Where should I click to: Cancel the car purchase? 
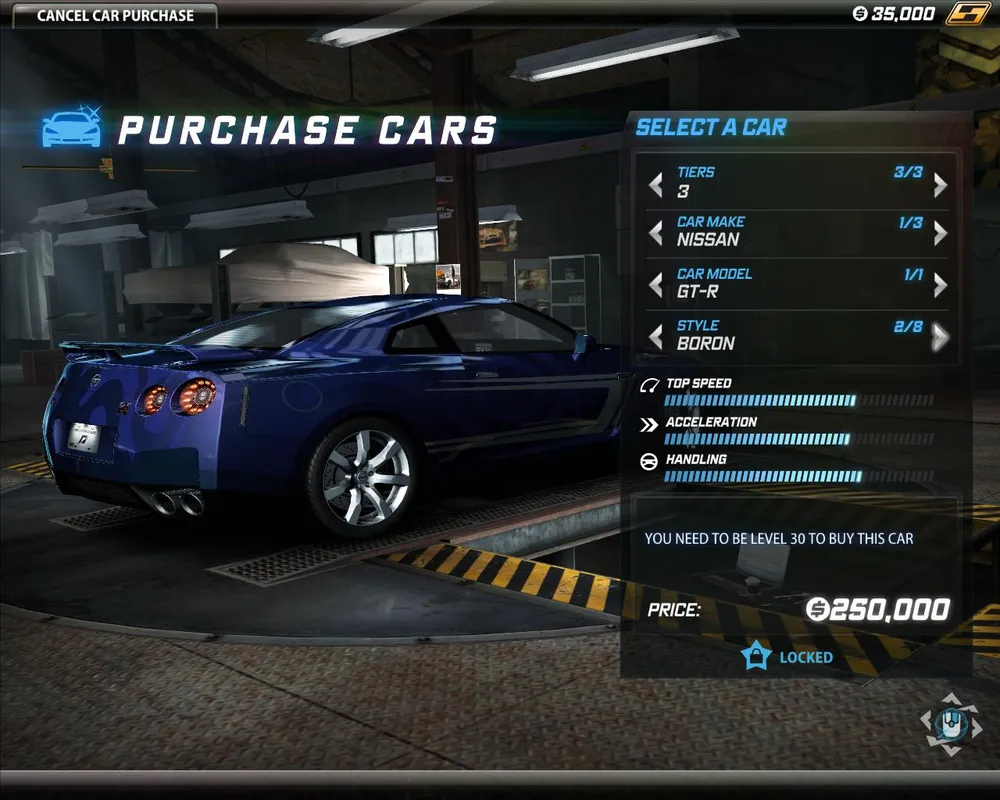115,15
